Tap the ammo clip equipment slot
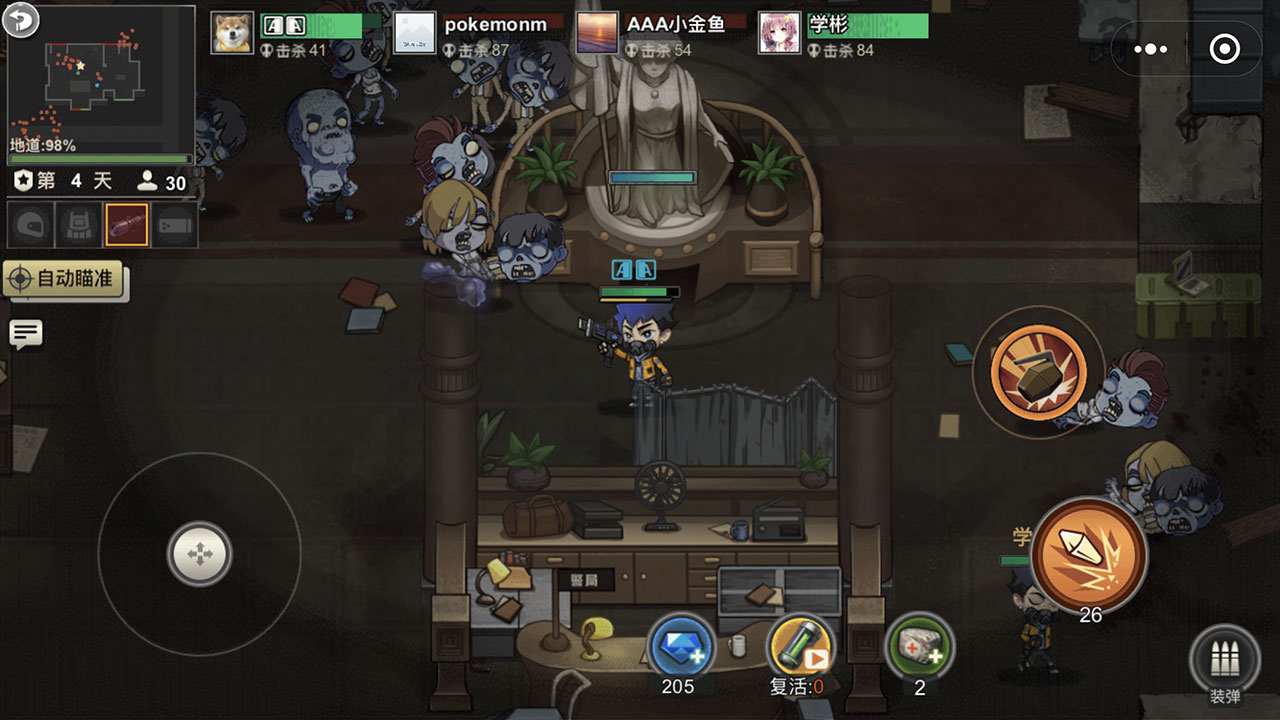Screen dimensions: 1280x720 click(174, 223)
